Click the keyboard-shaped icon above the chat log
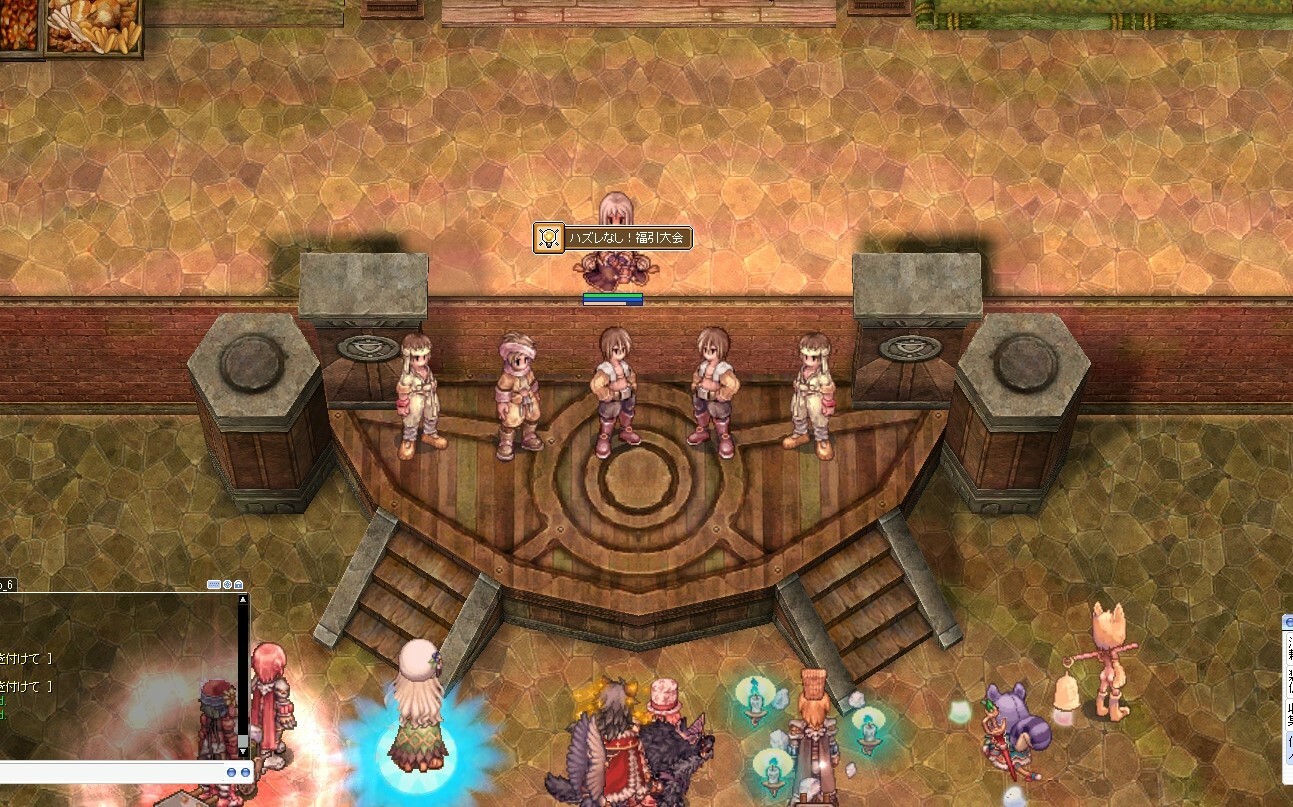This screenshot has height=807, width=1293. point(214,584)
